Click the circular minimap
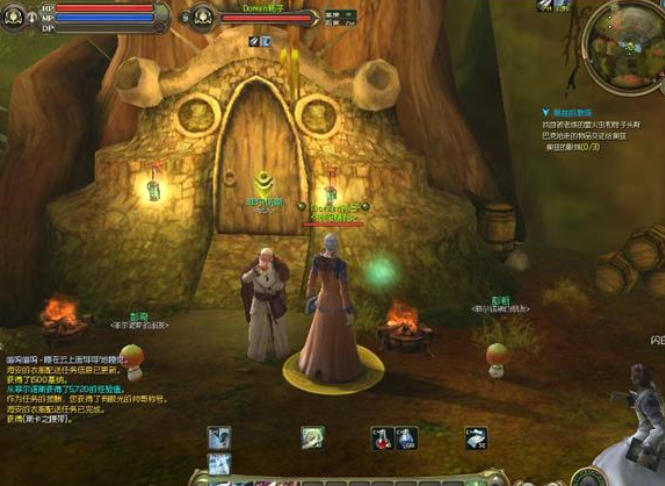Screen dimensions: 665x486 (x=624, y=43)
